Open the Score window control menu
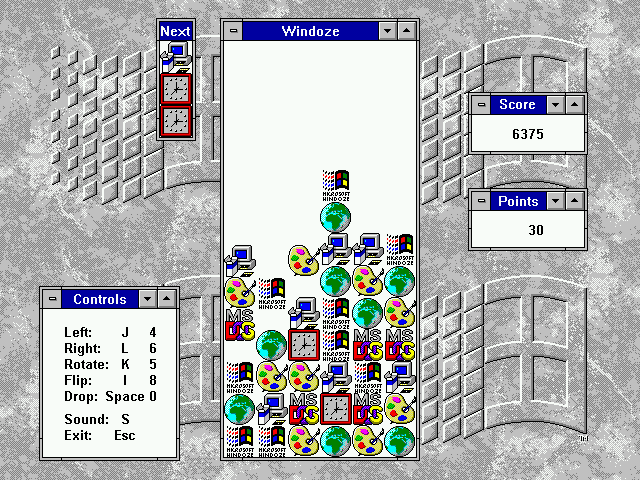Viewport: 640px width, 480px height. coord(481,104)
